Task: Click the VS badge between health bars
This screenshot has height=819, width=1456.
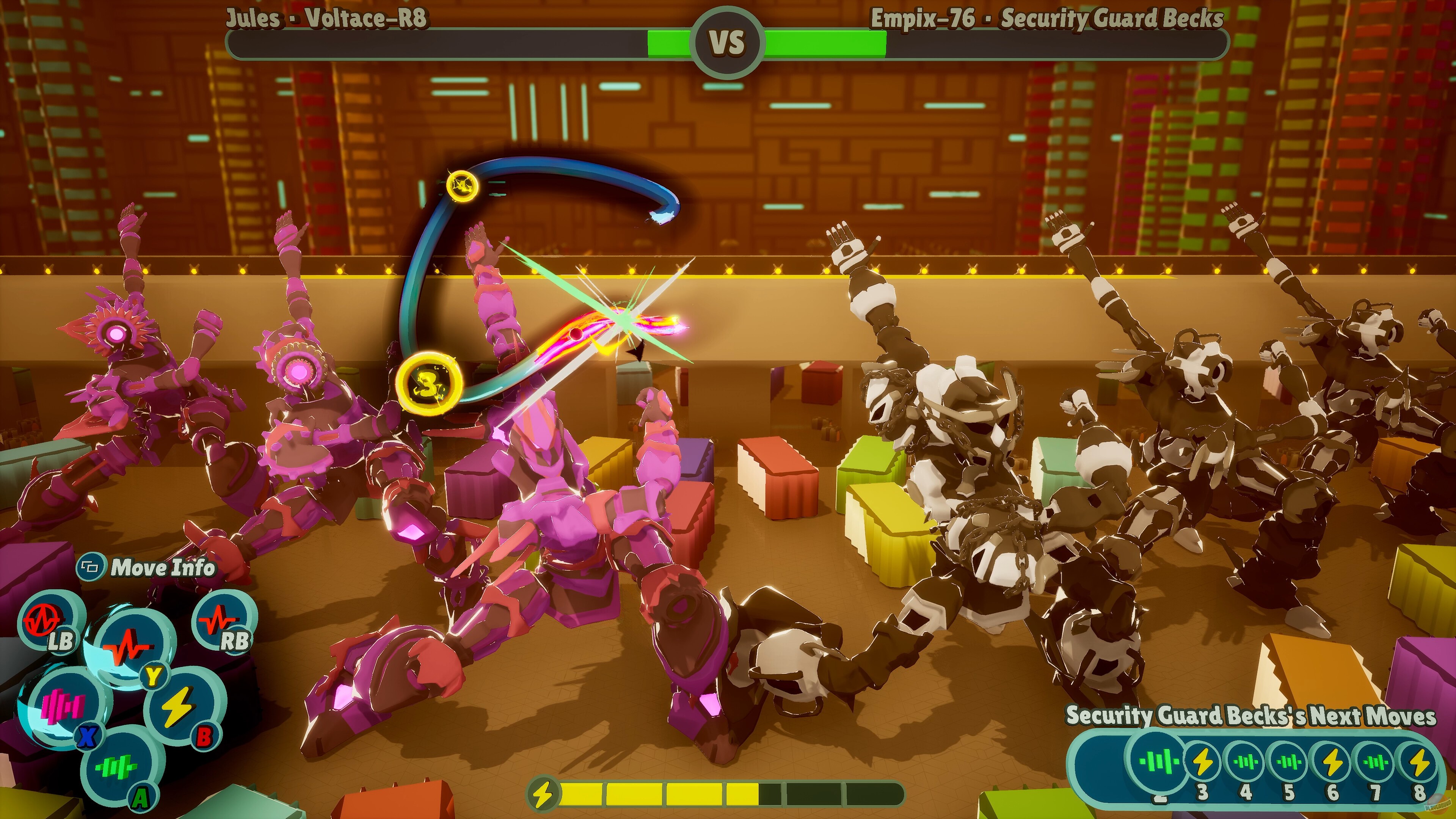Action: [x=728, y=39]
